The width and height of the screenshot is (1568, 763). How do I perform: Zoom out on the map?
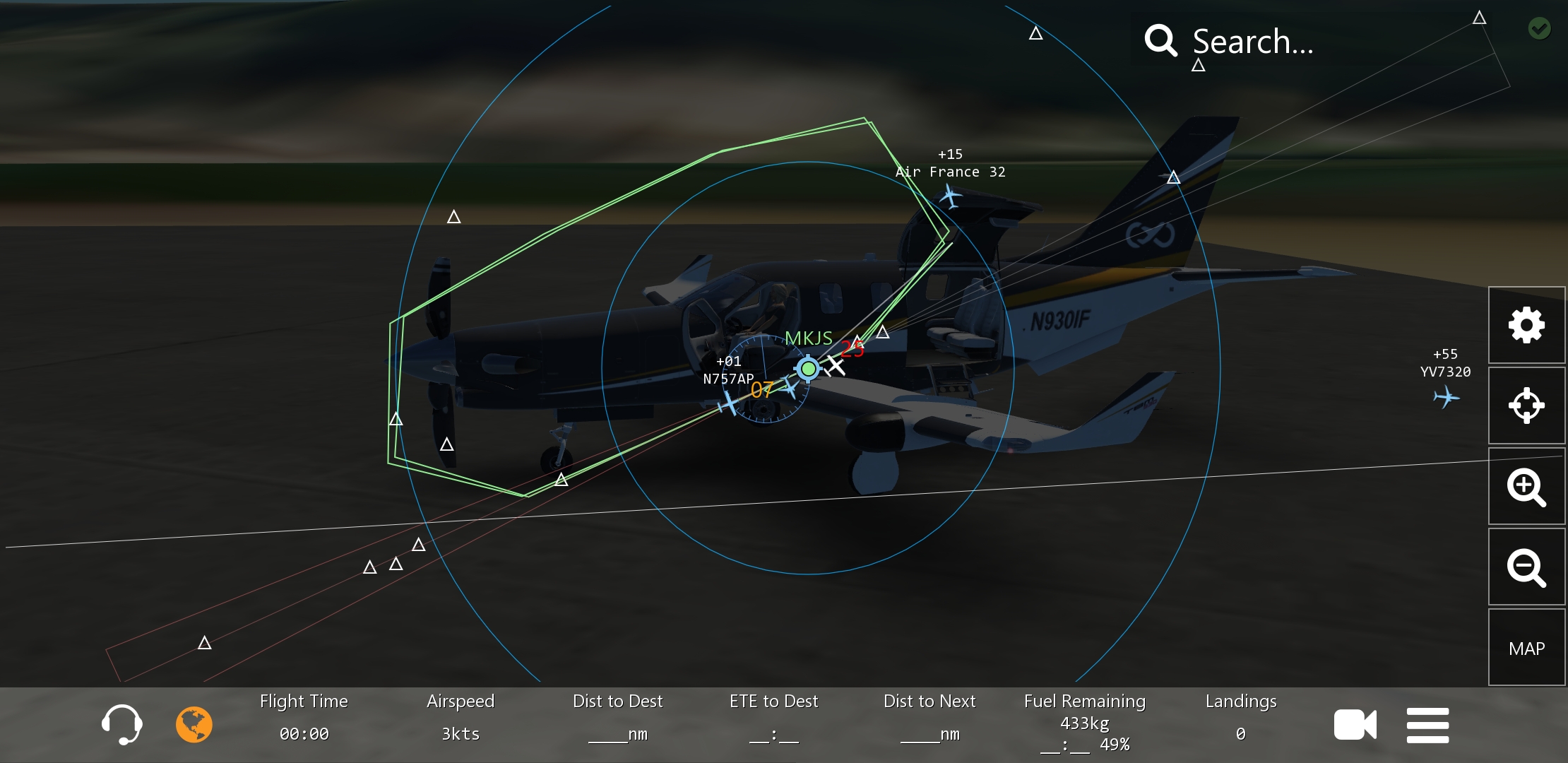tap(1526, 567)
